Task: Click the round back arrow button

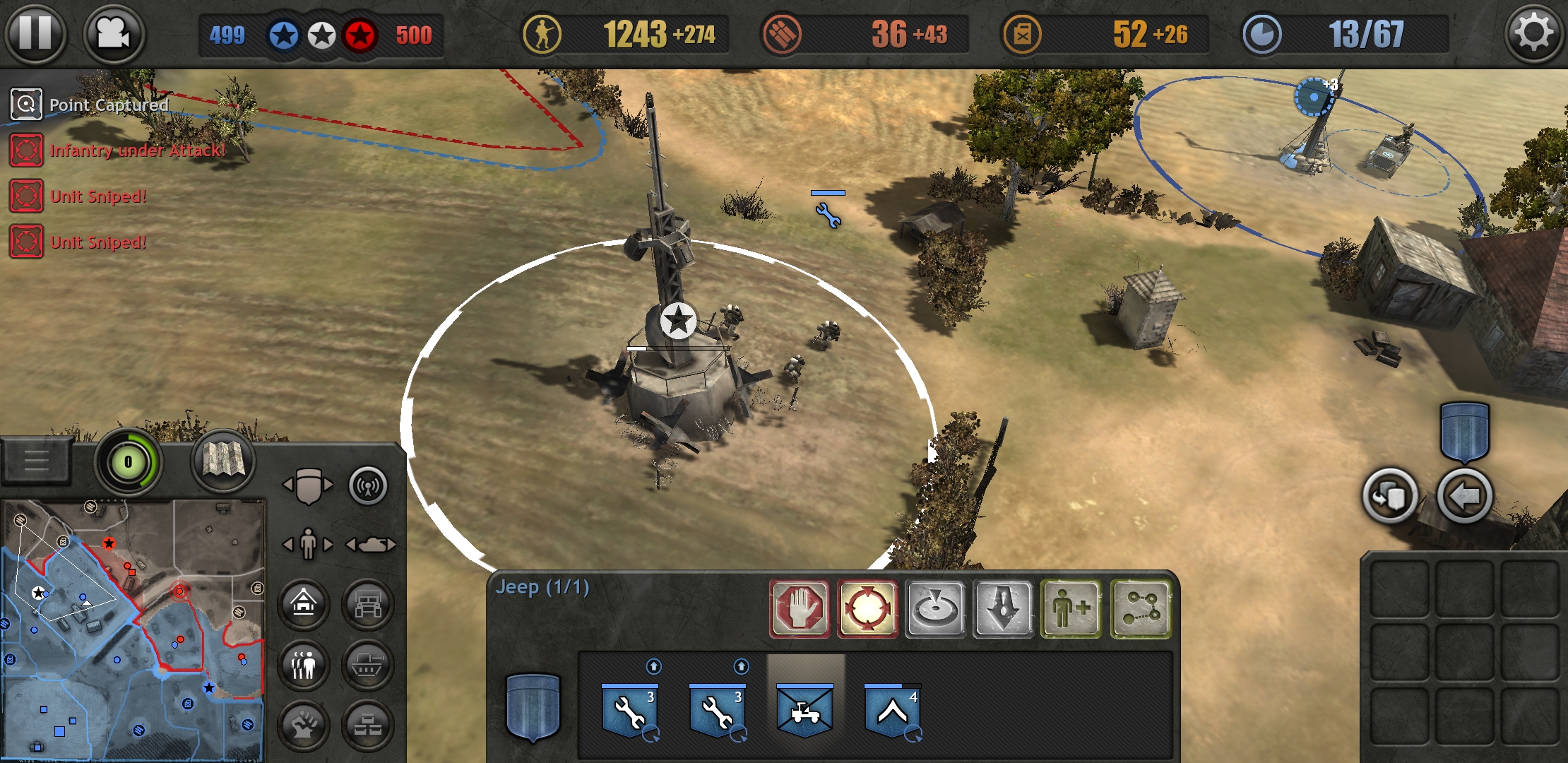Action: tap(1464, 497)
